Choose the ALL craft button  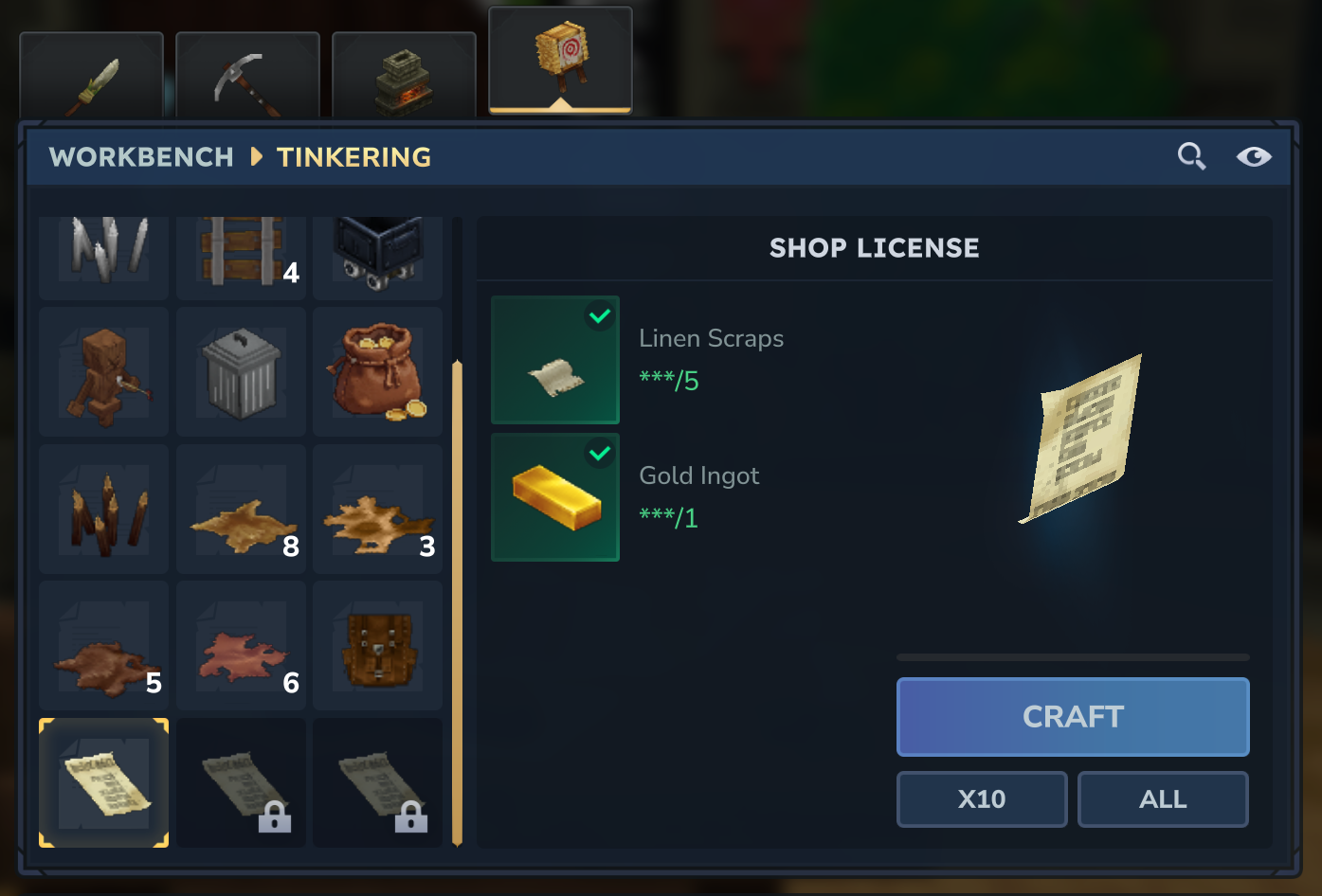(1163, 799)
